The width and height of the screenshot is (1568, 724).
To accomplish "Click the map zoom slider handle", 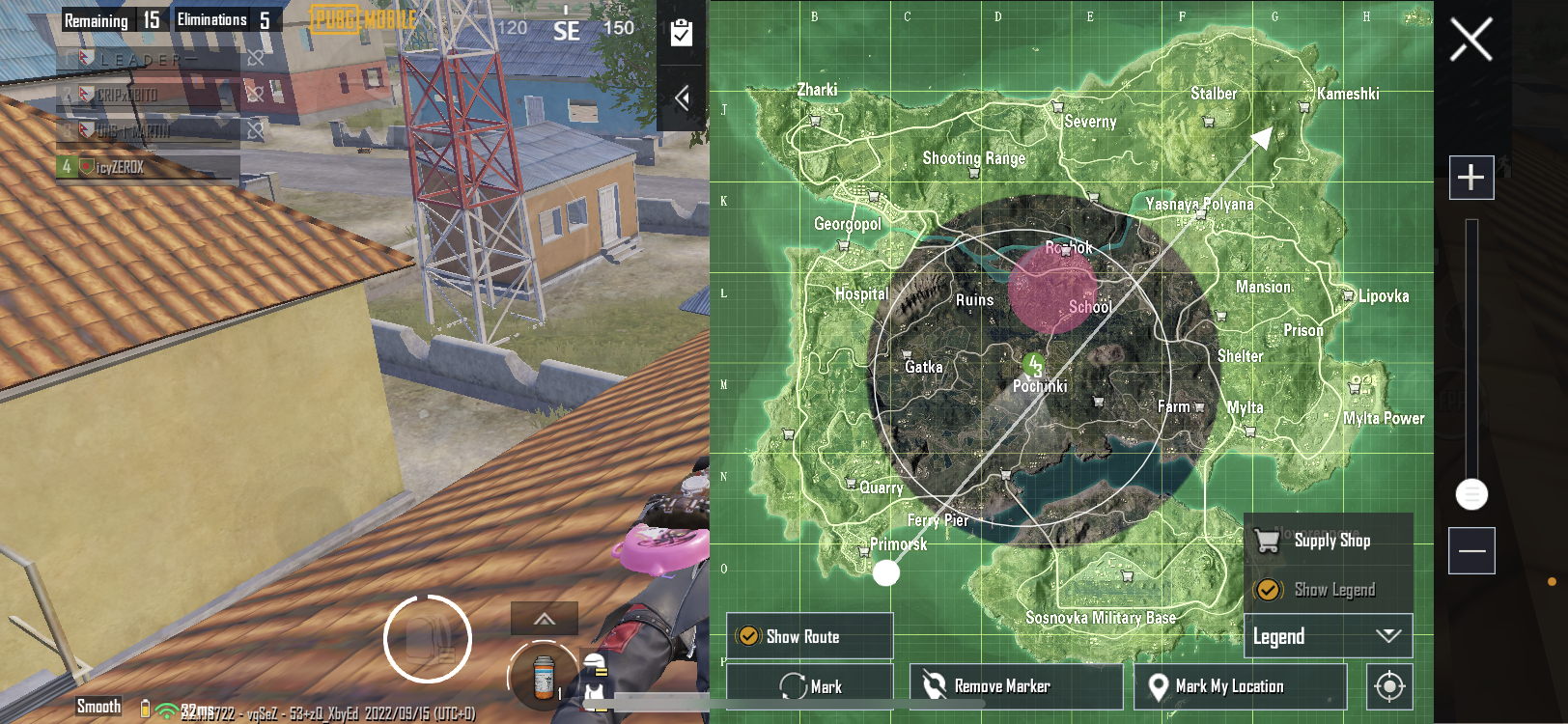I will point(1471,494).
